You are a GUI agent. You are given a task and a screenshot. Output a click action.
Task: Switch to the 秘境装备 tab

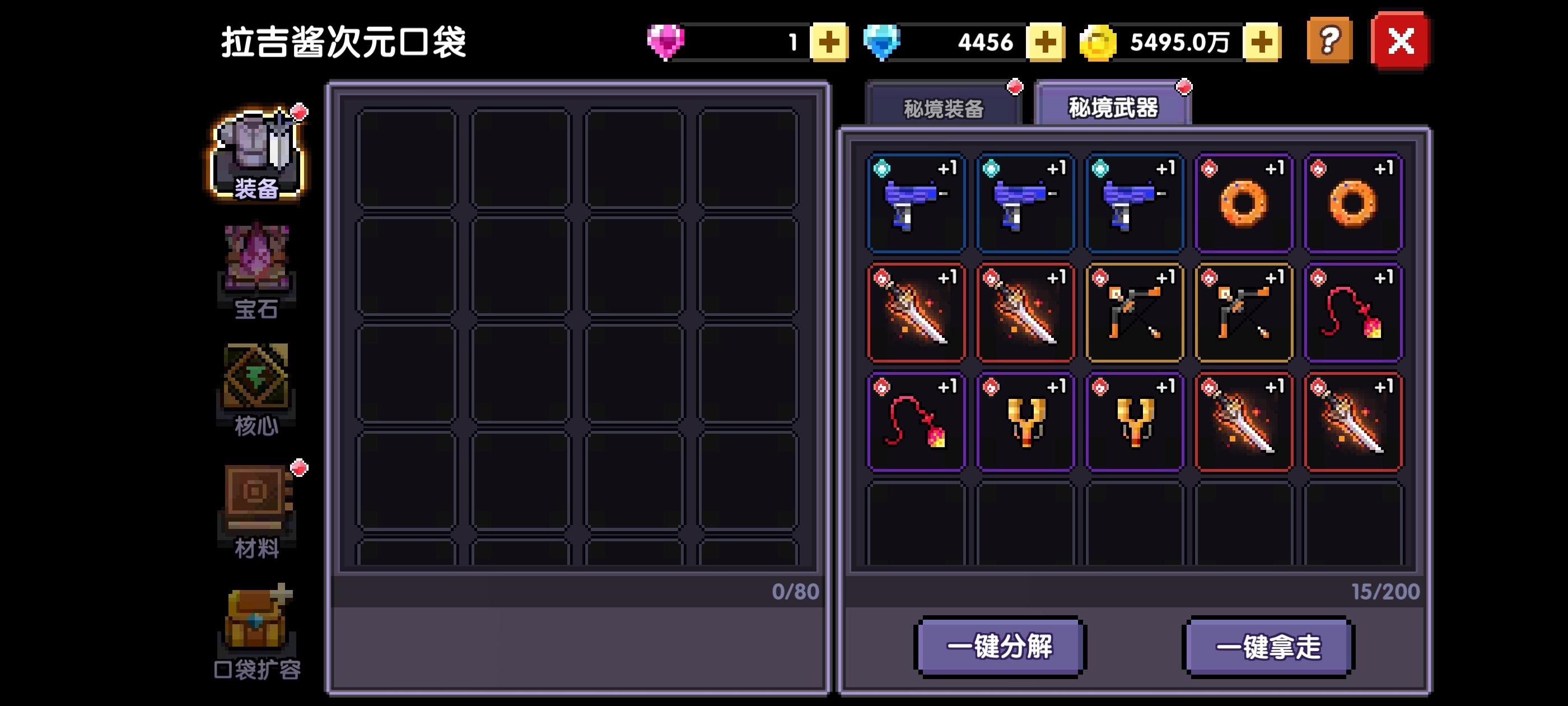(945, 108)
